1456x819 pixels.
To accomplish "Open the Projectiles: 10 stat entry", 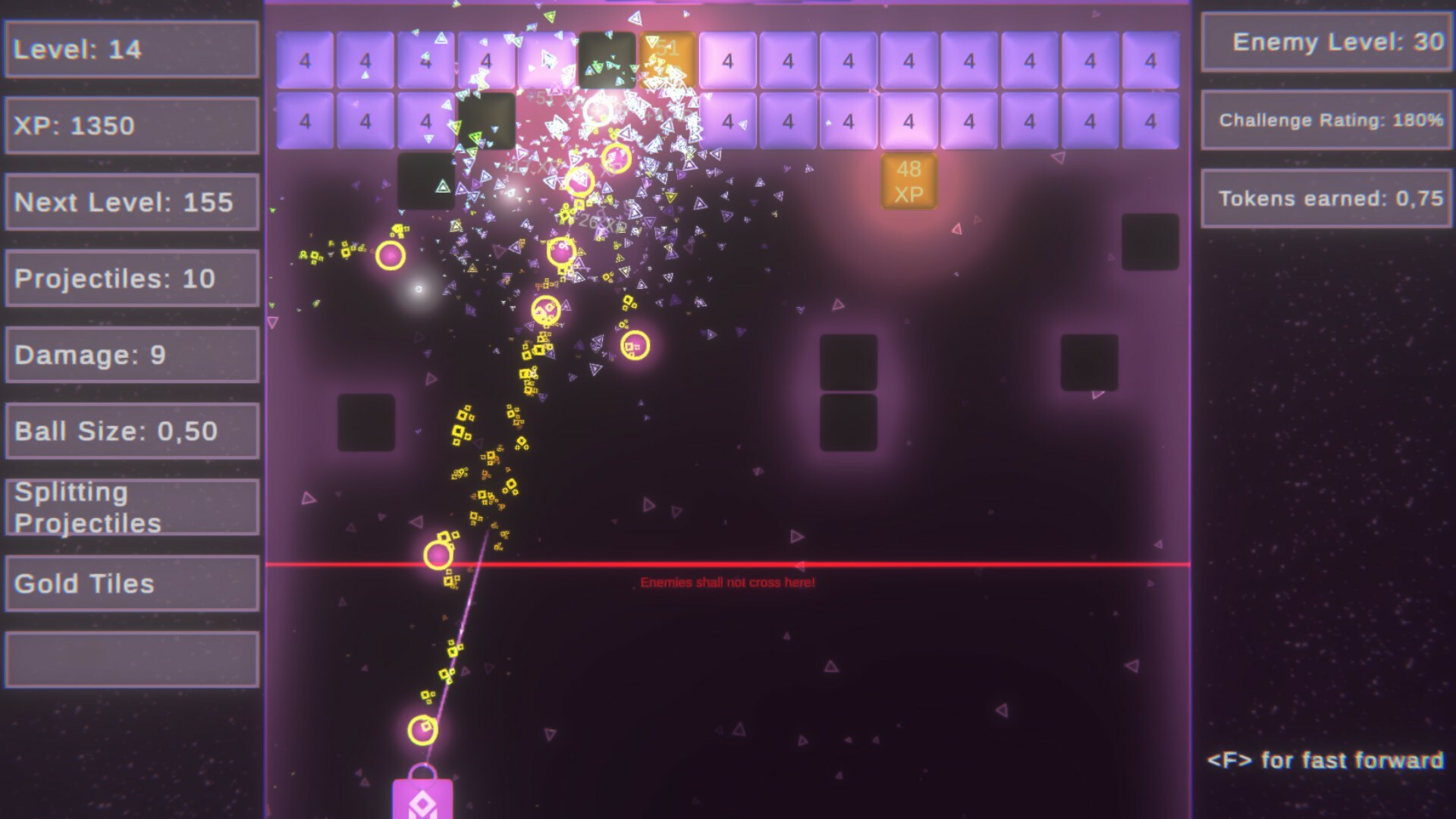I will [131, 278].
